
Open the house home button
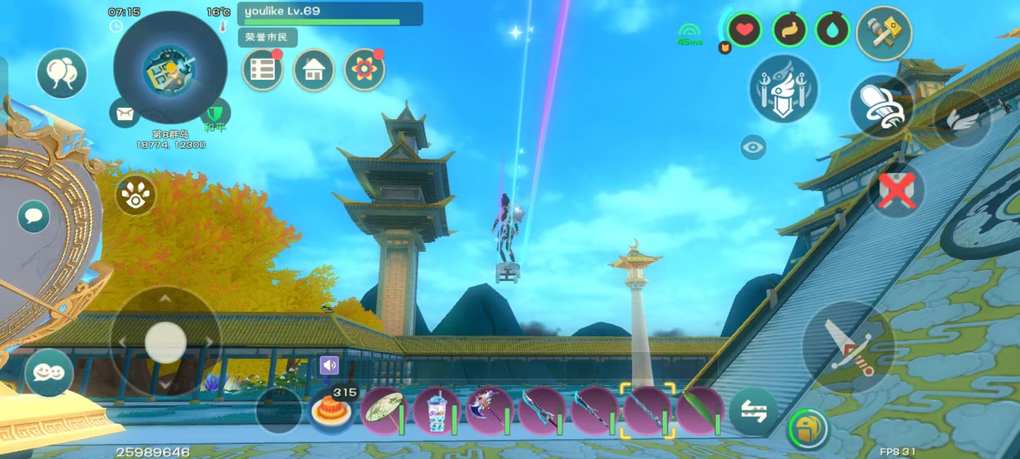pyautogui.click(x=314, y=70)
